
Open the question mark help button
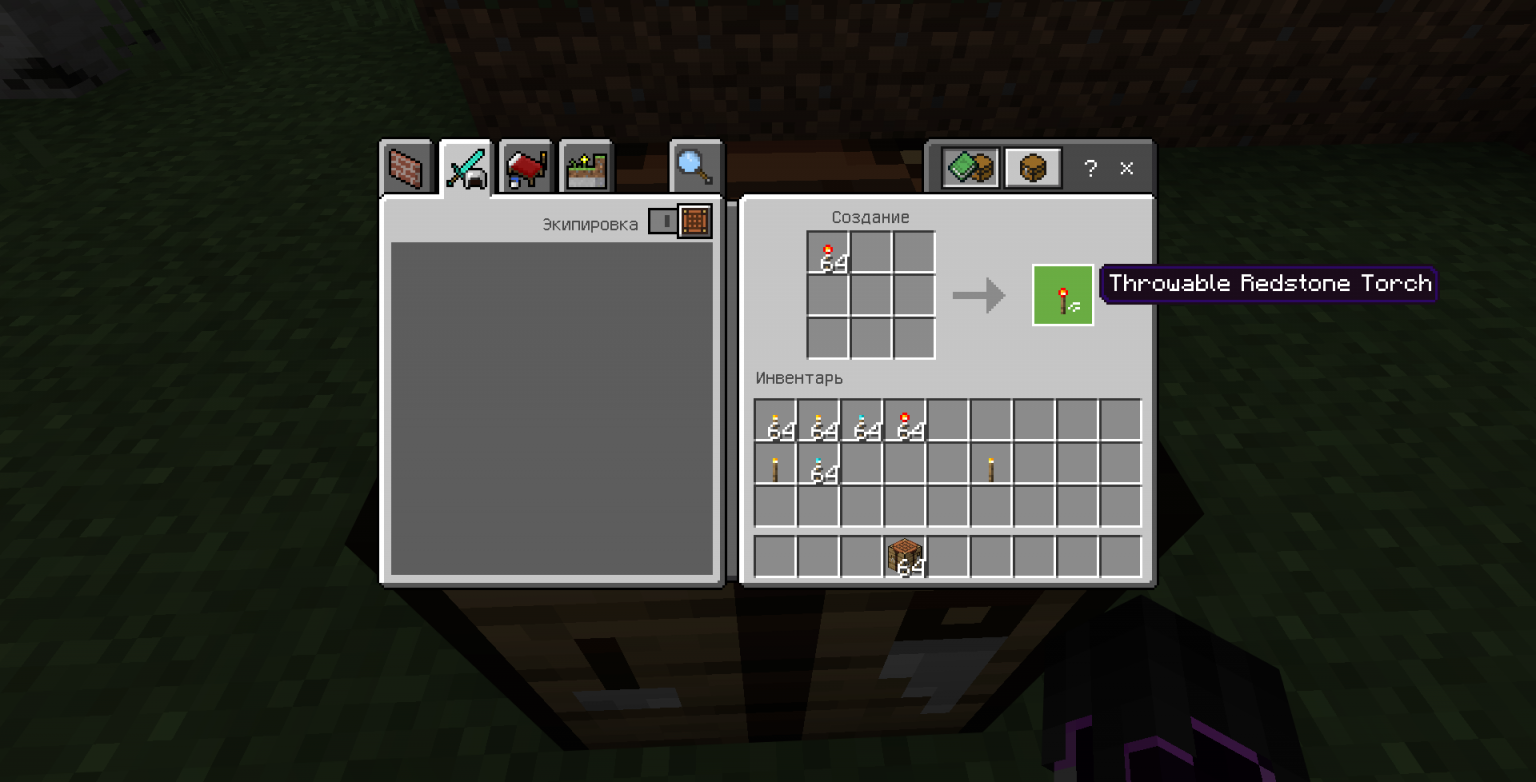1091,169
